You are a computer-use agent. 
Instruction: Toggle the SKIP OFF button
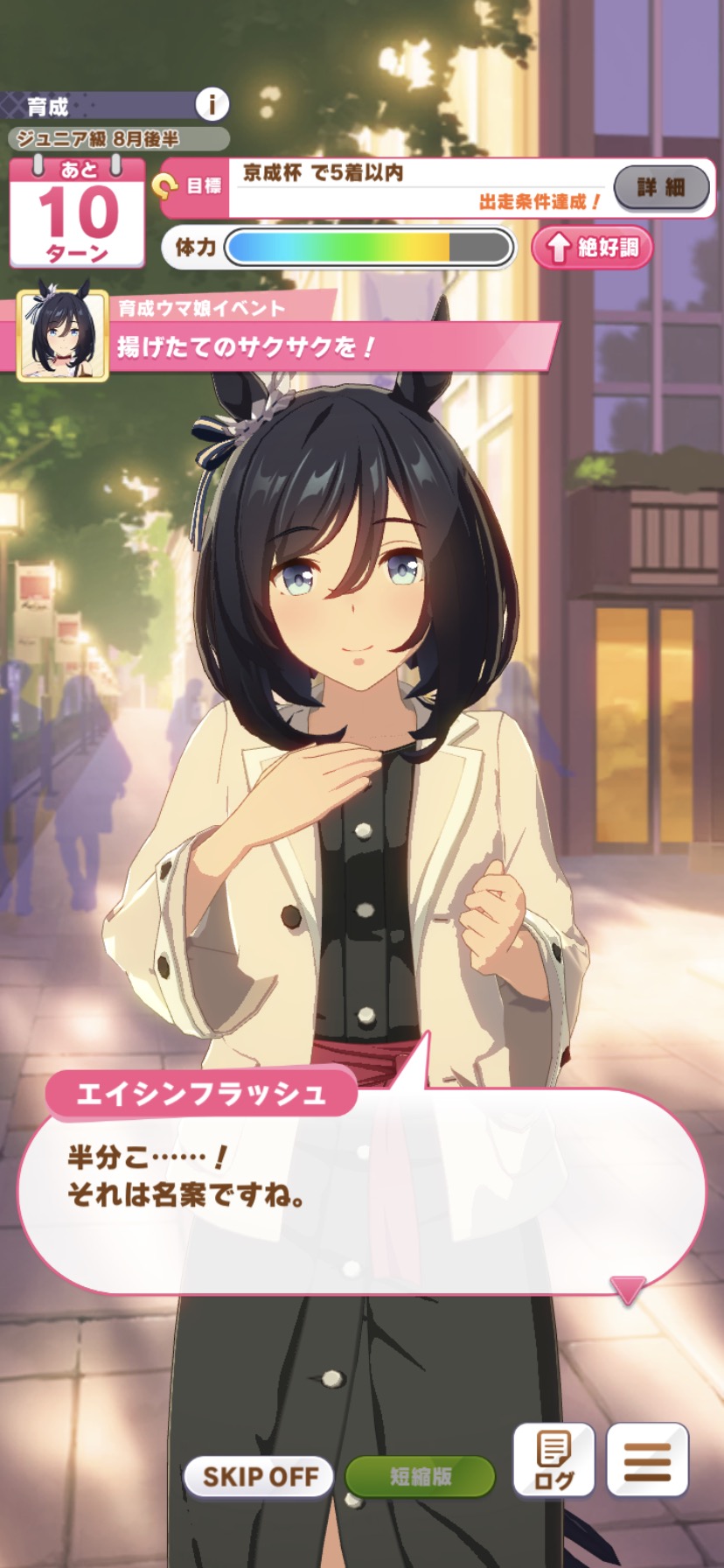pyautogui.click(x=260, y=1477)
